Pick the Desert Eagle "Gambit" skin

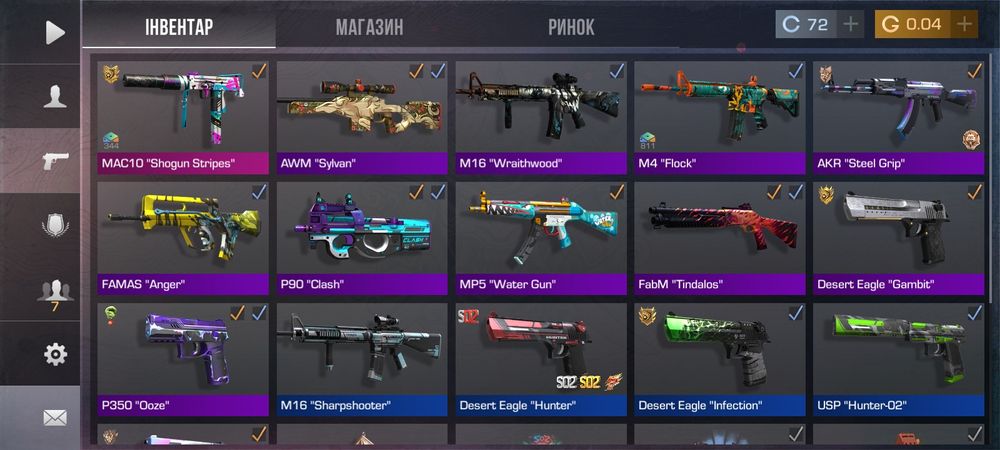[898, 237]
